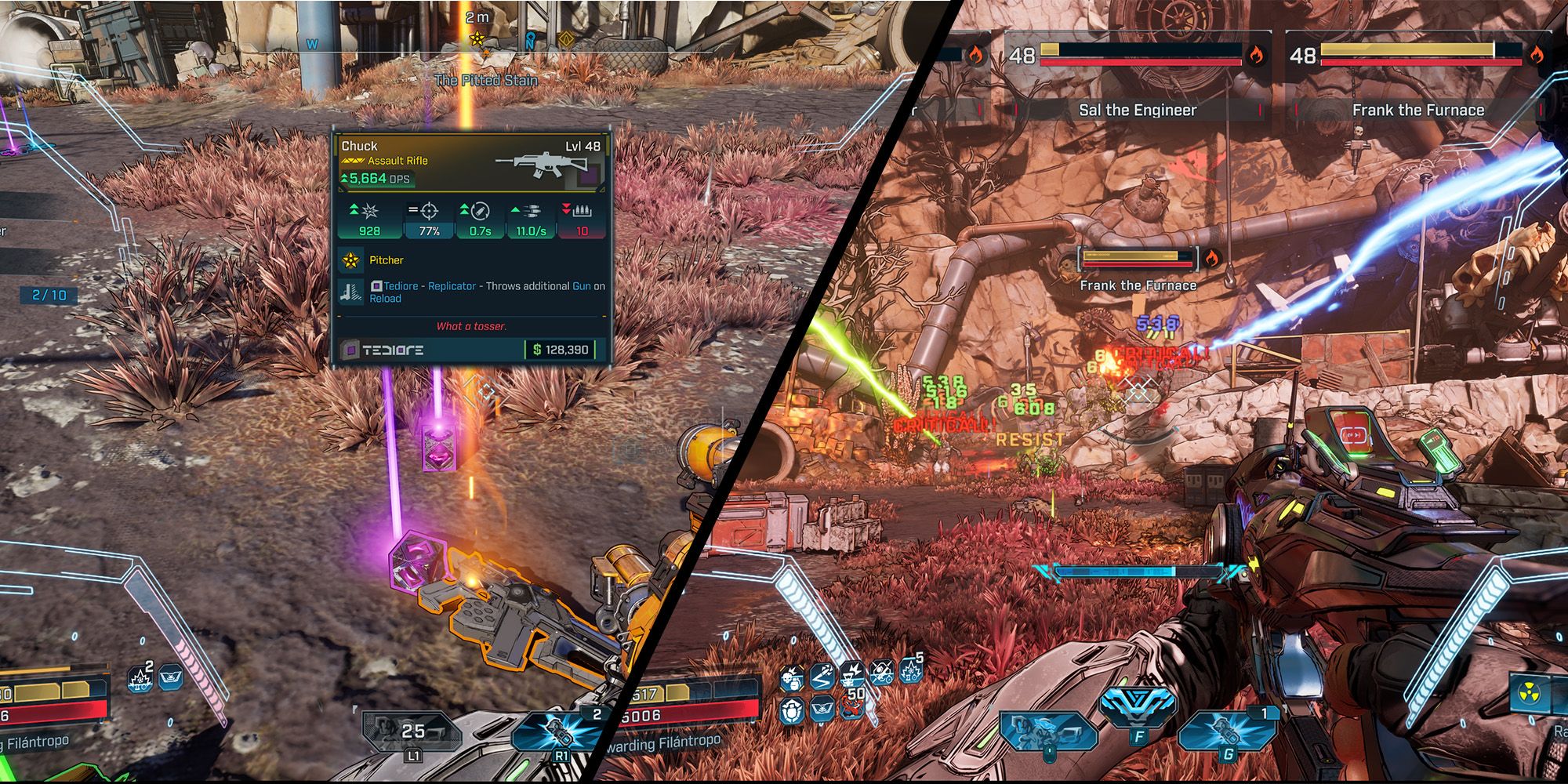Select the Tediore manufacturer logo on card

coord(385,350)
